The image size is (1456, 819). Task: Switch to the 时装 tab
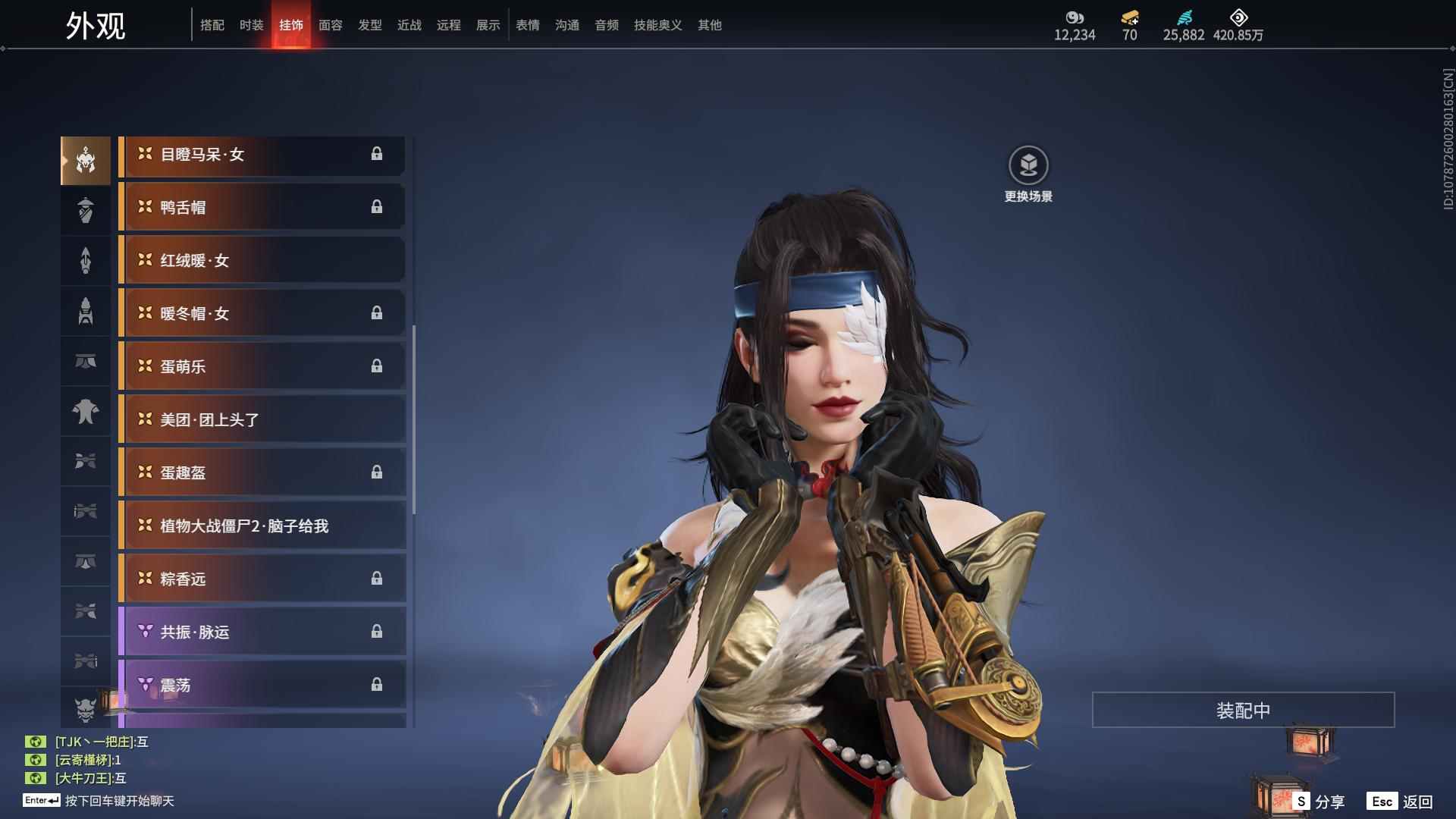[x=251, y=25]
